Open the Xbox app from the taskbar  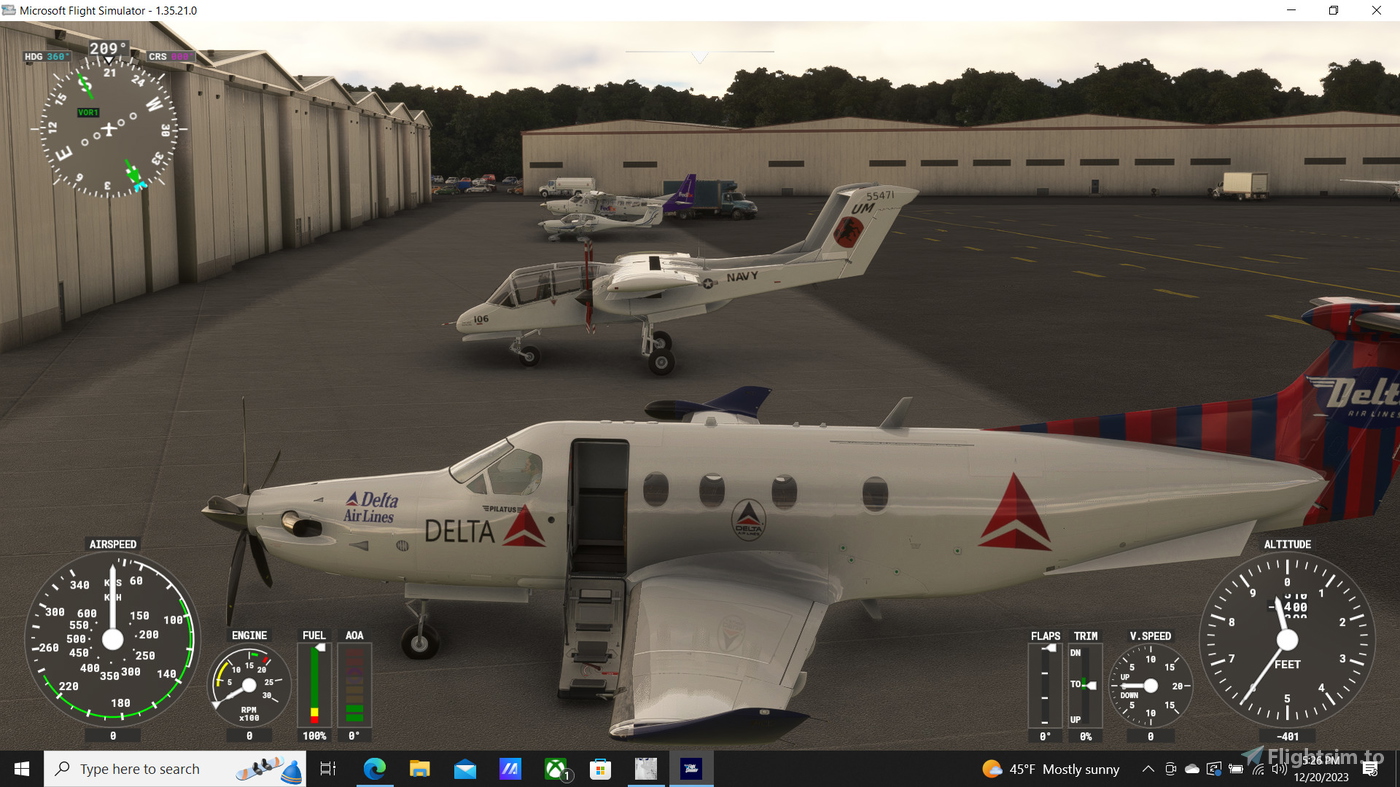554,768
